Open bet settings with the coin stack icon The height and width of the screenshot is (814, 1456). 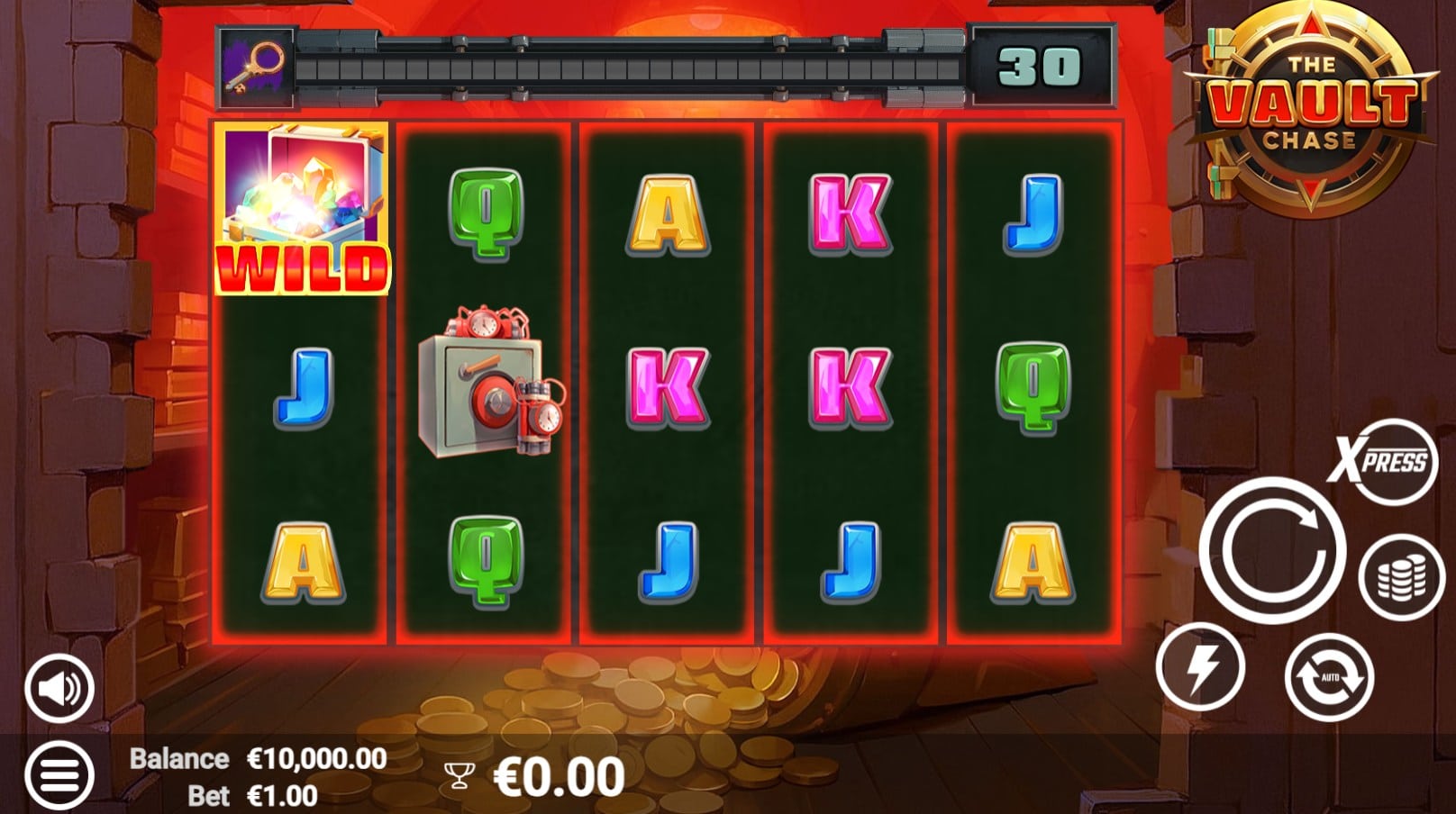1401,577
